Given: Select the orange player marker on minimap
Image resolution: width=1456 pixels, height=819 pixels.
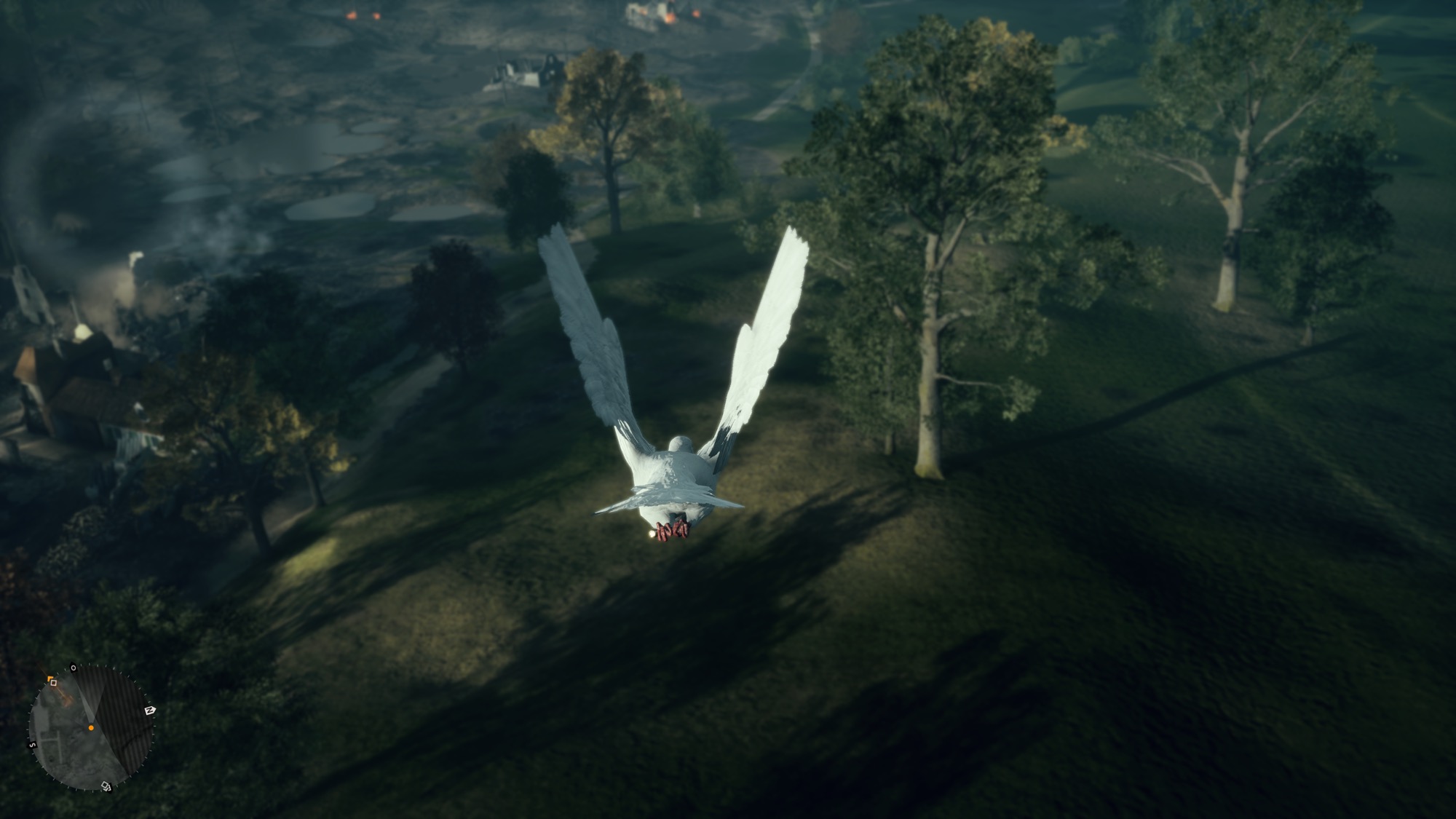Looking at the screenshot, I should pos(91,727).
